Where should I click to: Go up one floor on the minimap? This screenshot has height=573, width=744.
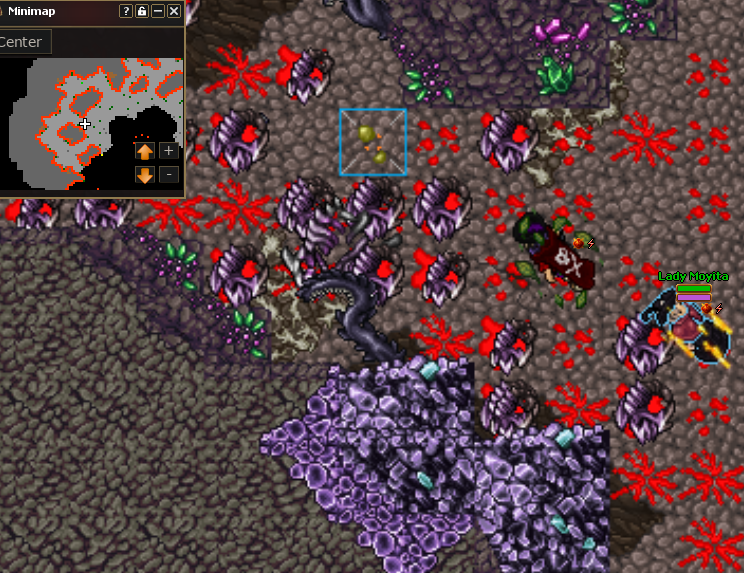click(x=145, y=151)
